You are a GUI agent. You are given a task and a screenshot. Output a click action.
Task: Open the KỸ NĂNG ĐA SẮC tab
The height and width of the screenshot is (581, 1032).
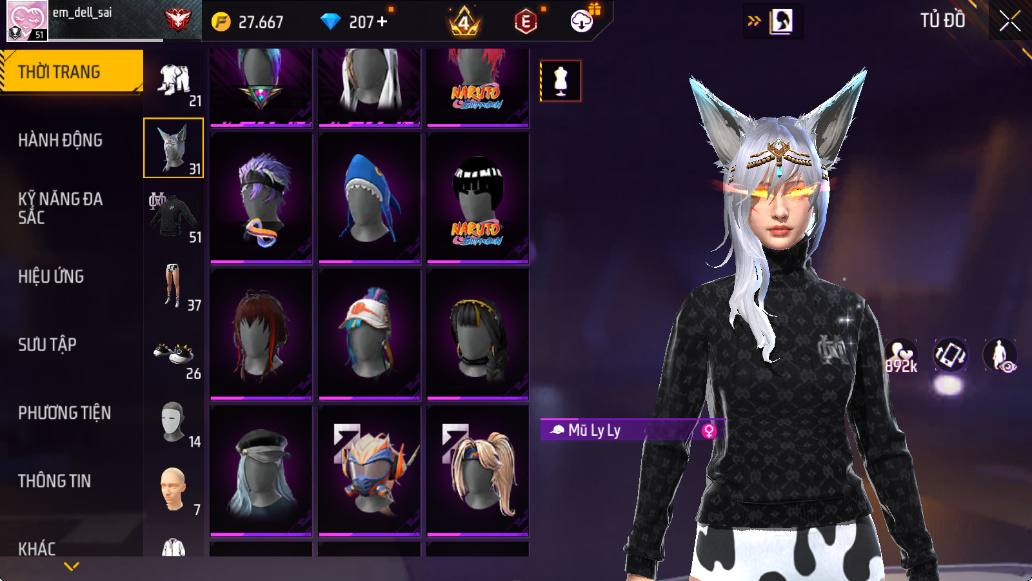click(60, 208)
